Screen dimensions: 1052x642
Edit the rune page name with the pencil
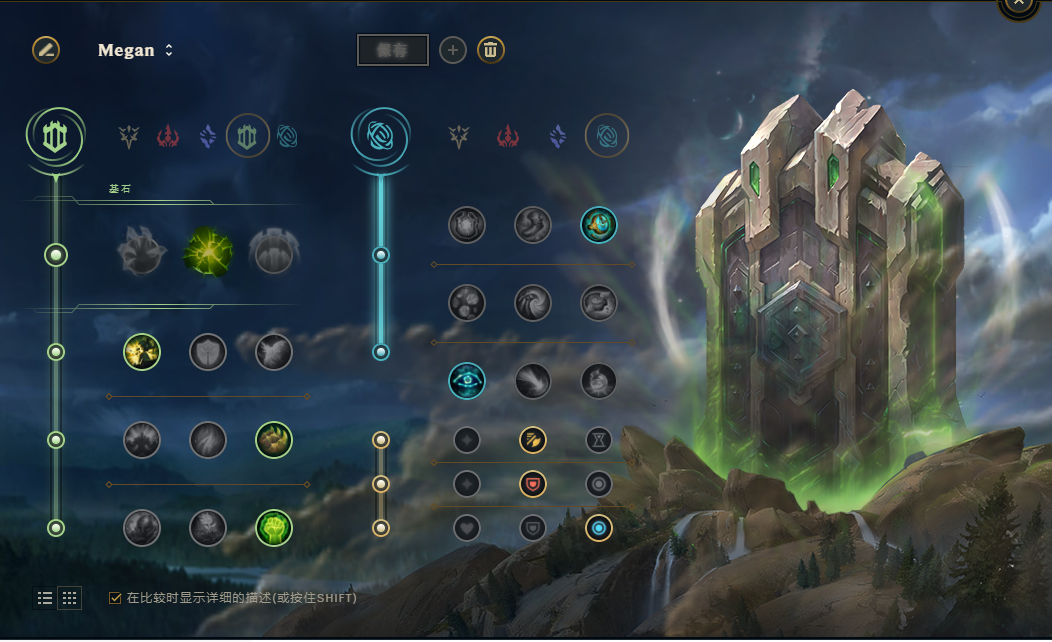[x=46, y=49]
